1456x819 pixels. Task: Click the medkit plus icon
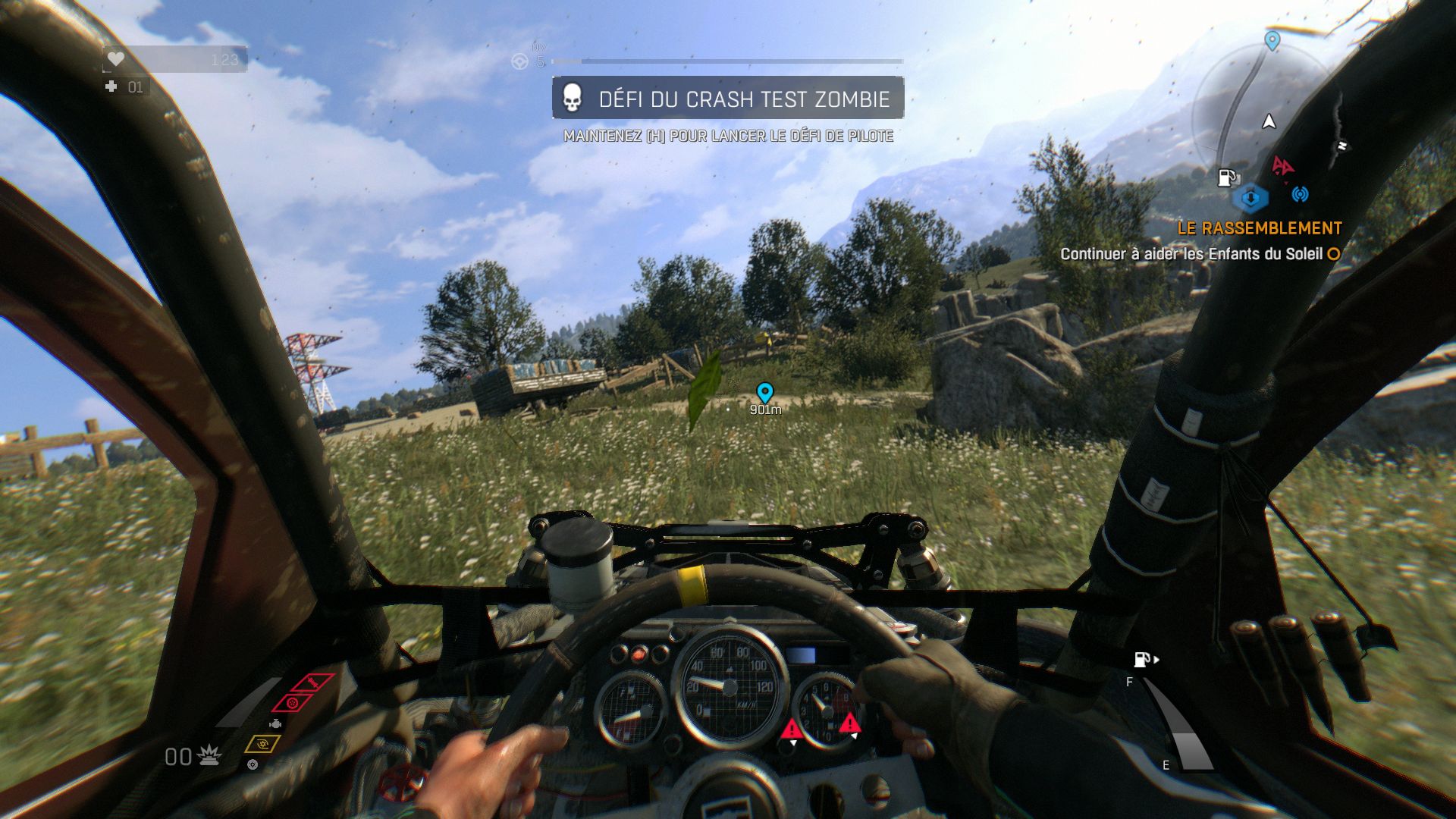point(111,87)
